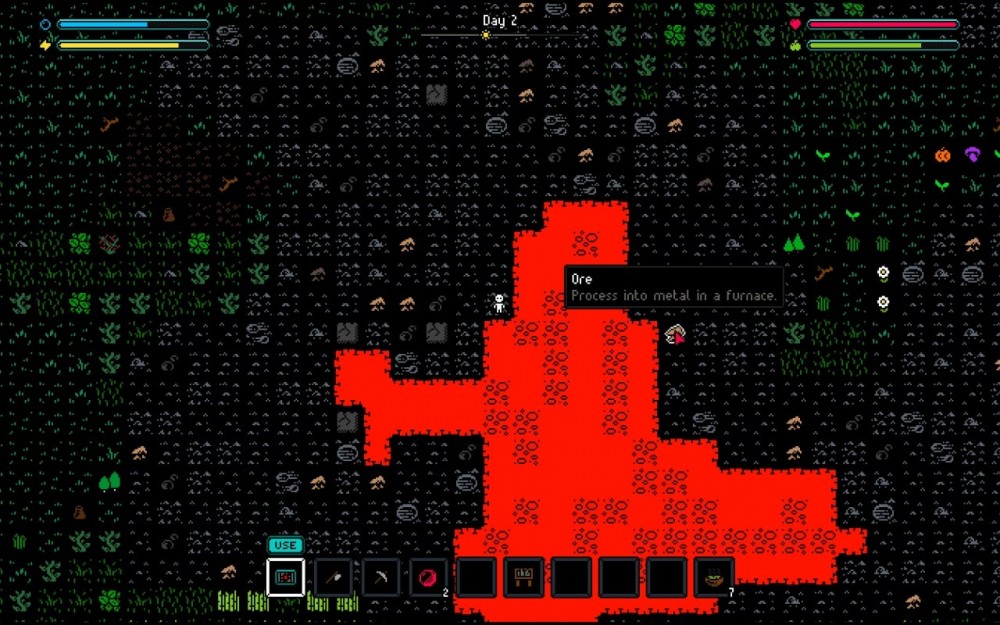
Task: Click the USE button above the hotbar
Action: point(285,545)
